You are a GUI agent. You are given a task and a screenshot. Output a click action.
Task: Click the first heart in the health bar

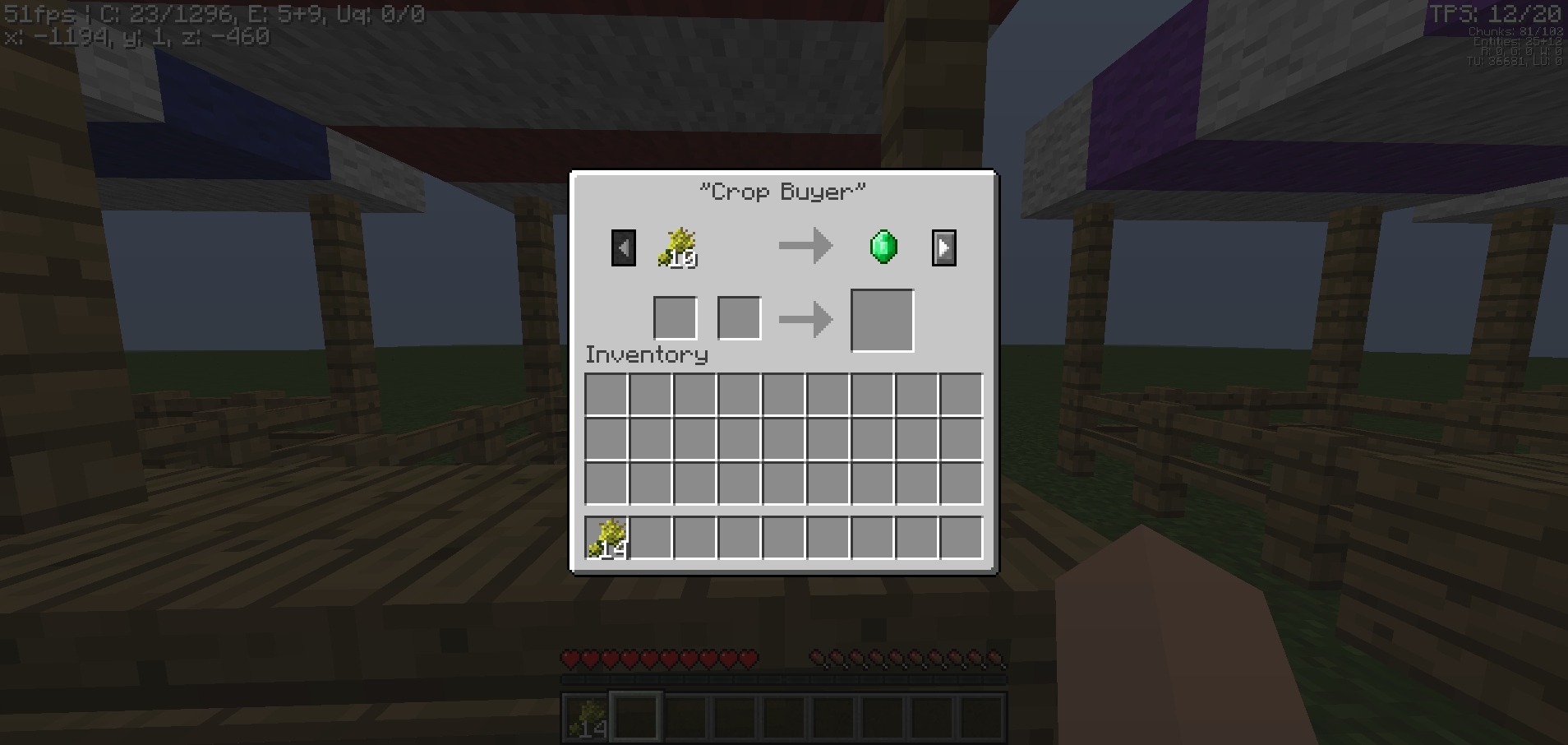pos(569,659)
